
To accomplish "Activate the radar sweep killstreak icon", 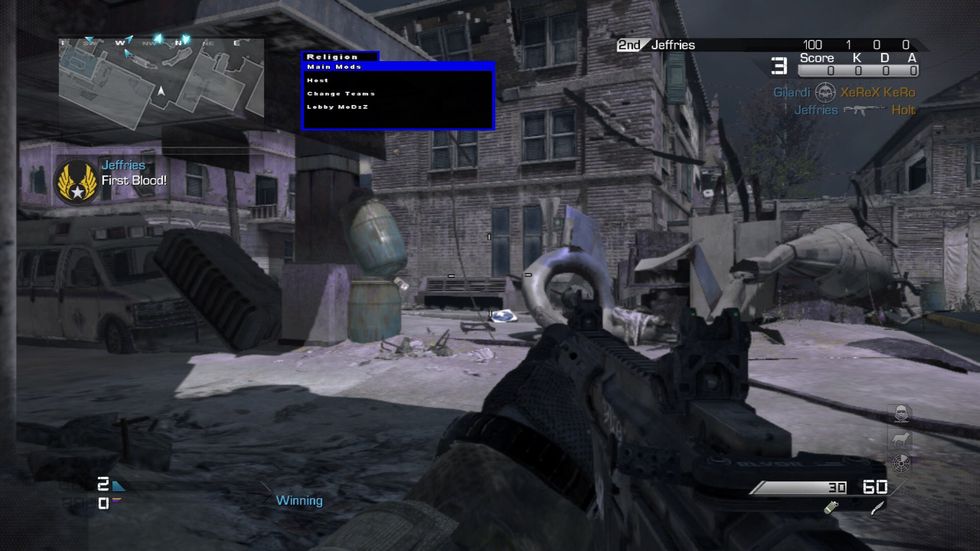I will 900,462.
